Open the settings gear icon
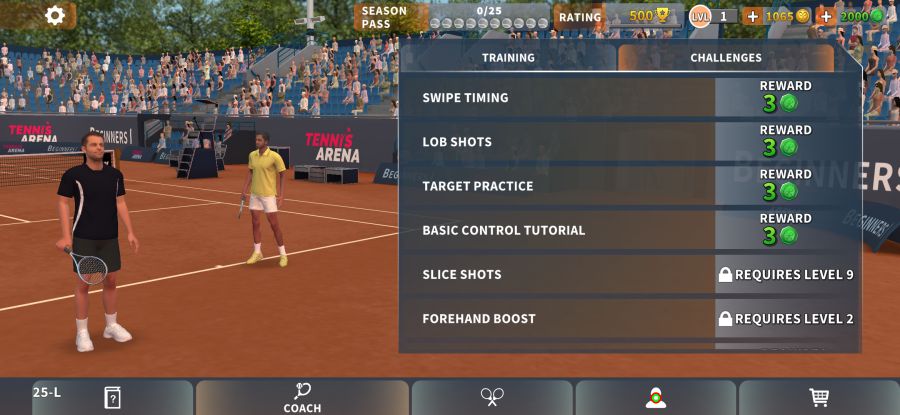The width and height of the screenshot is (900, 415). pyautogui.click(x=55, y=15)
